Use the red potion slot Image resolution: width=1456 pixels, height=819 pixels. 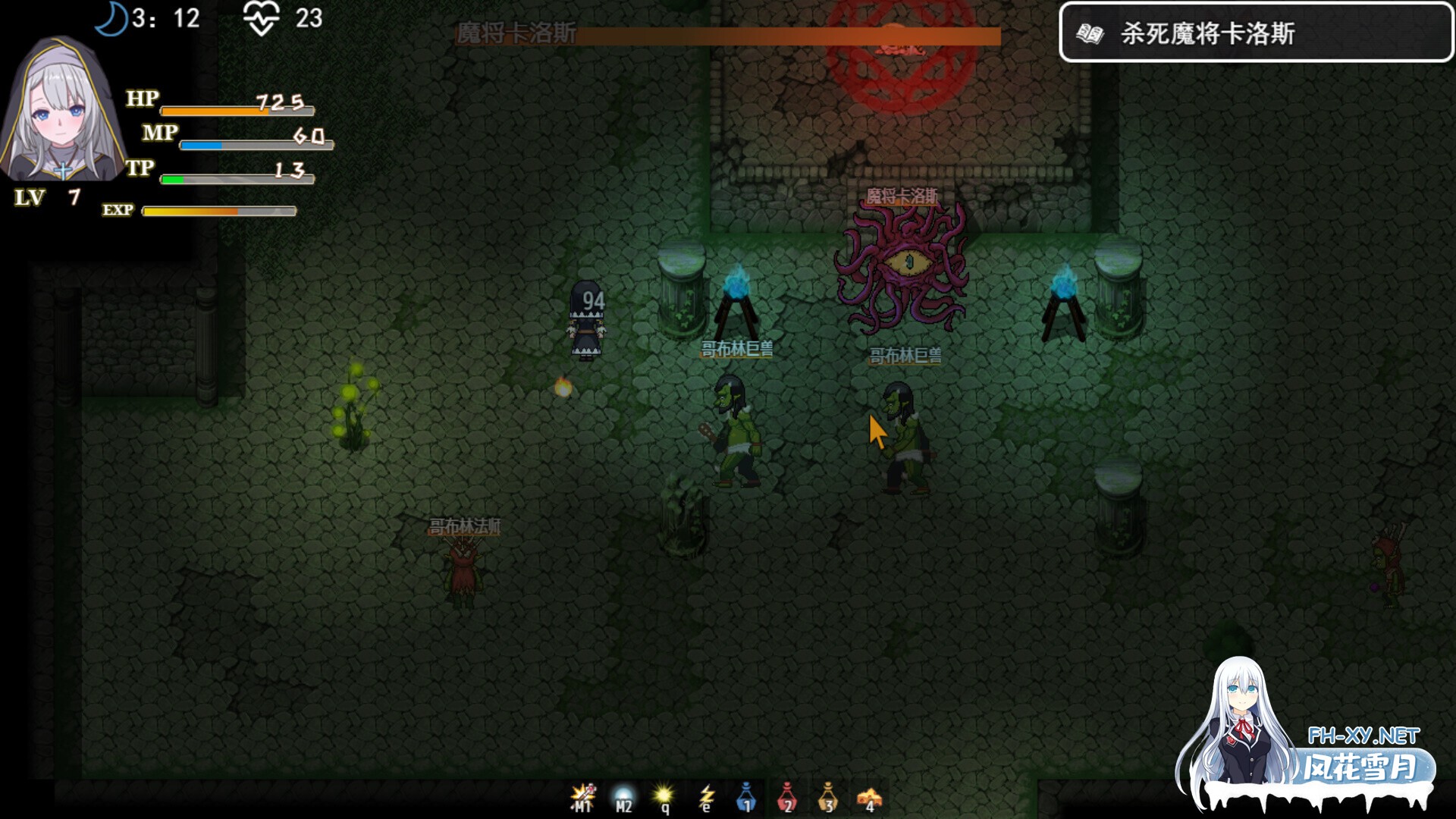tap(787, 797)
